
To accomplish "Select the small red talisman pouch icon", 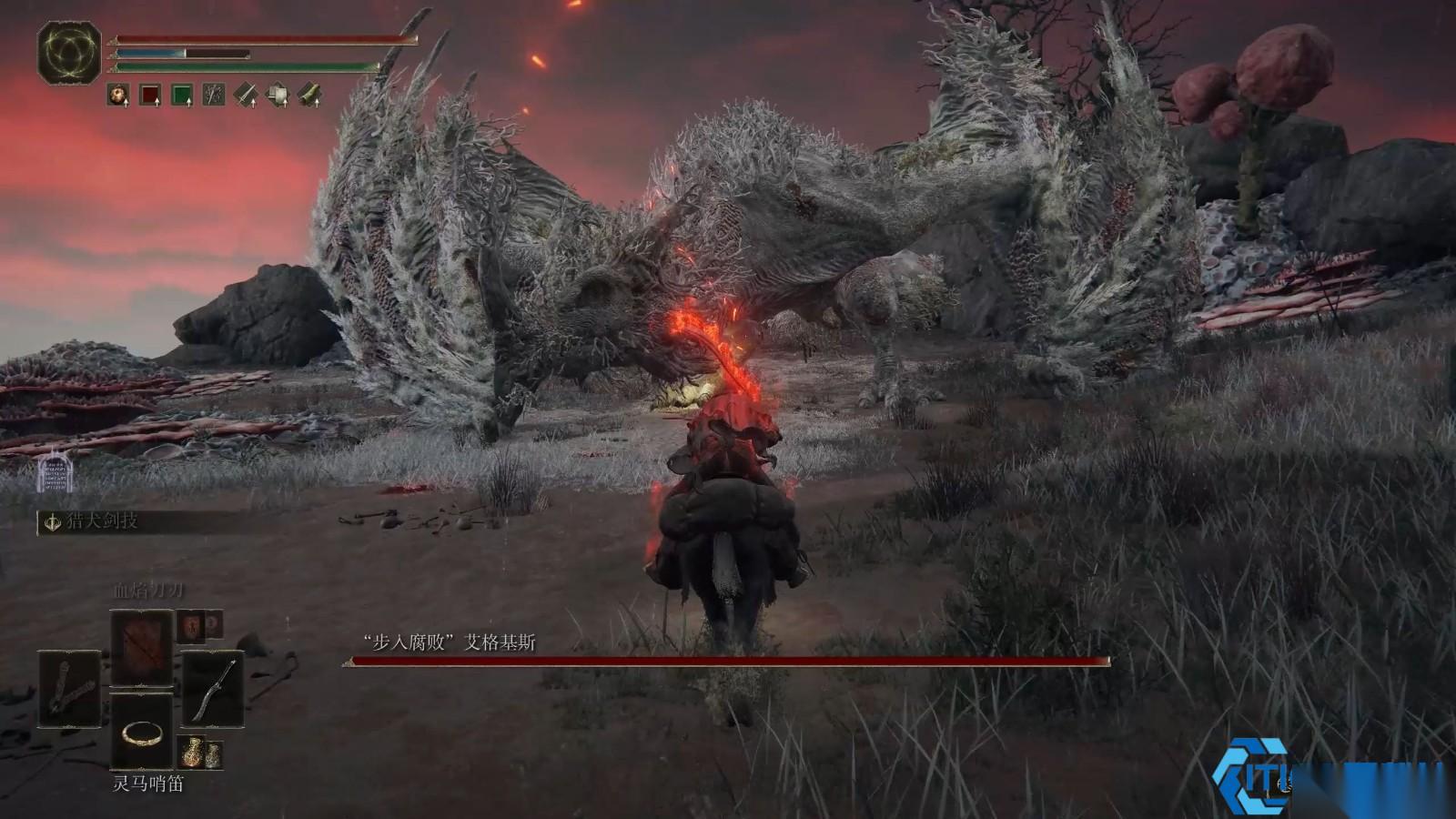I will click(x=199, y=624).
